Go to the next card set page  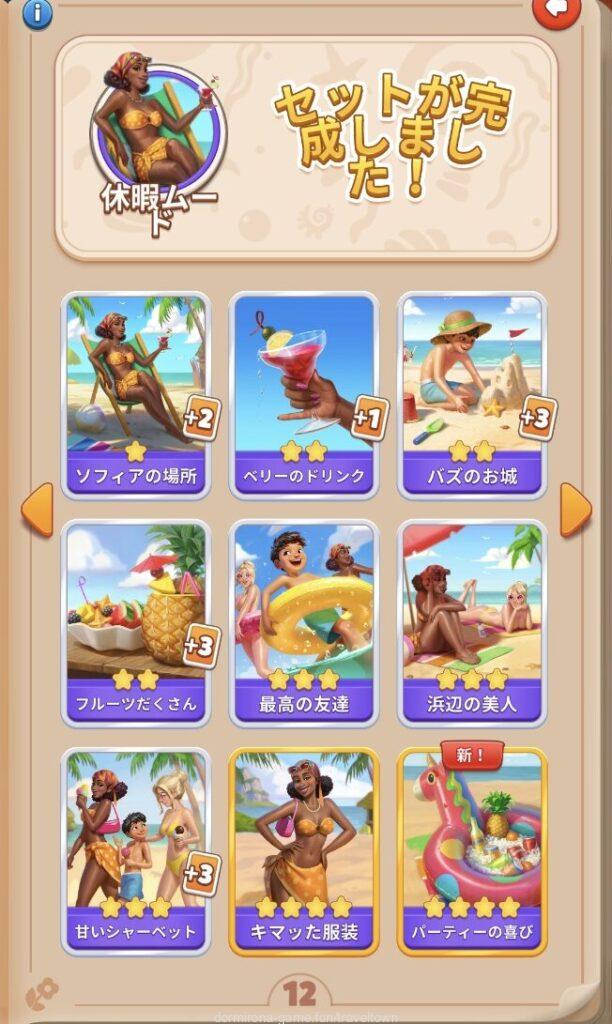(x=575, y=510)
